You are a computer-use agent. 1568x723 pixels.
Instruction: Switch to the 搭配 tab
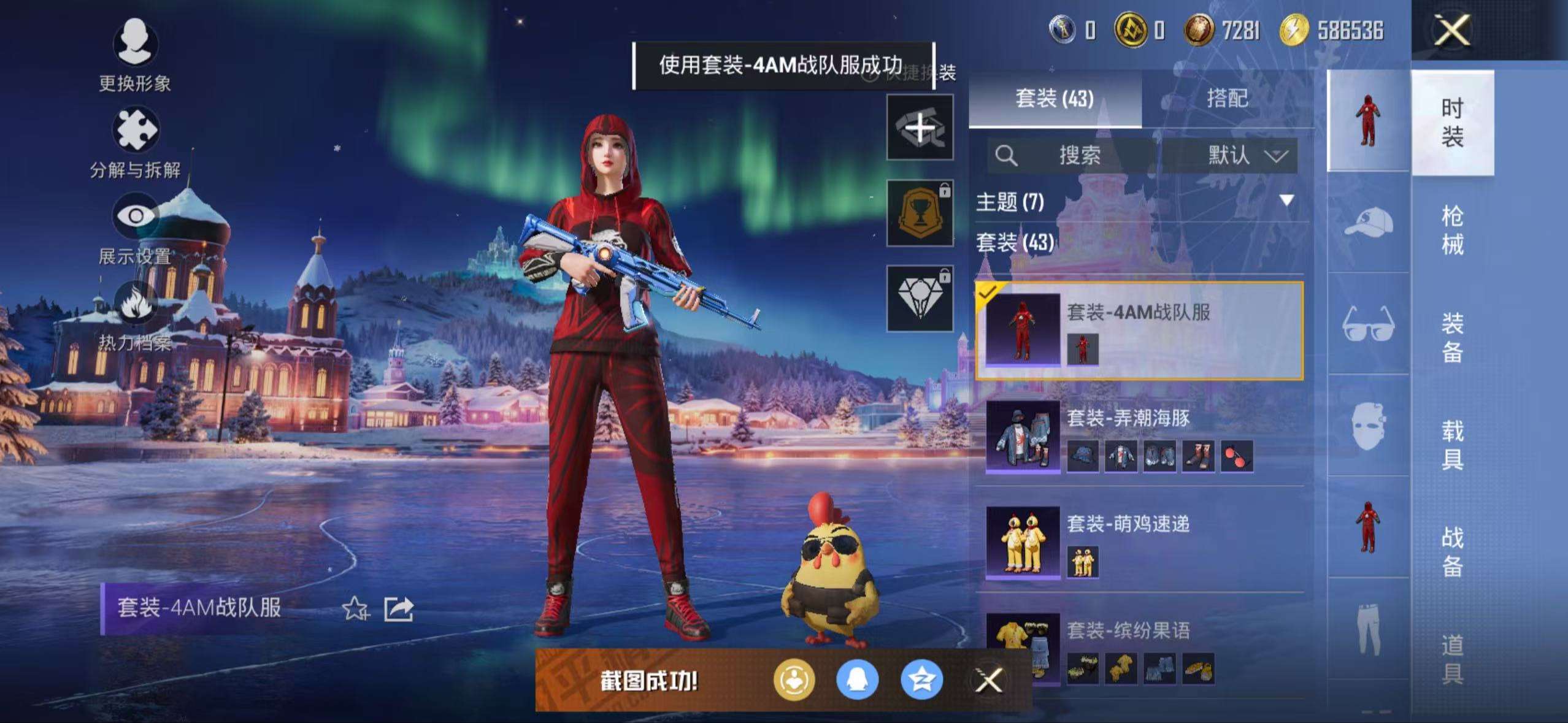tap(1227, 98)
